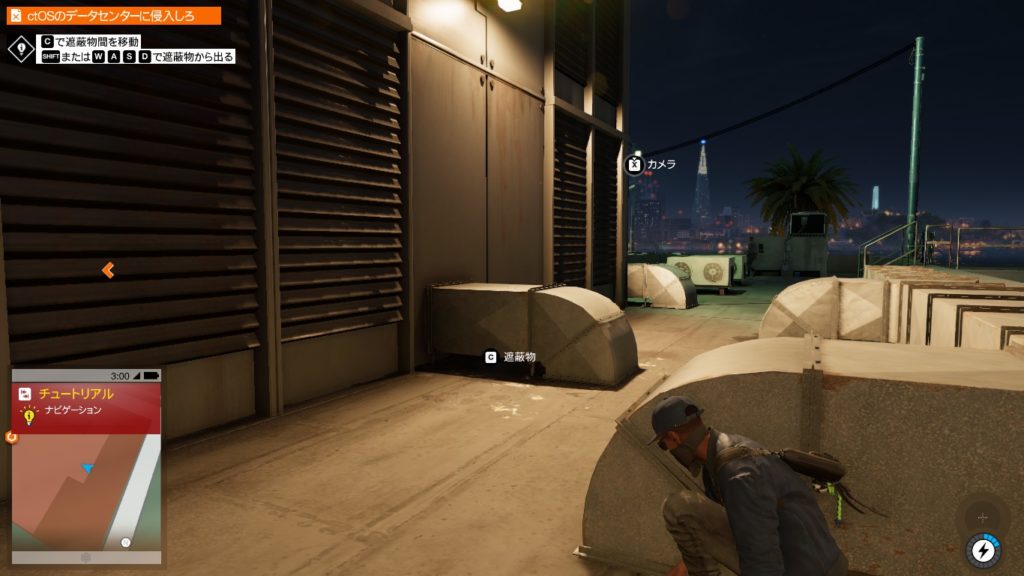The image size is (1024, 576).
Task: Select the blue player arrow on the minimap
Action: pyautogui.click(x=88, y=468)
